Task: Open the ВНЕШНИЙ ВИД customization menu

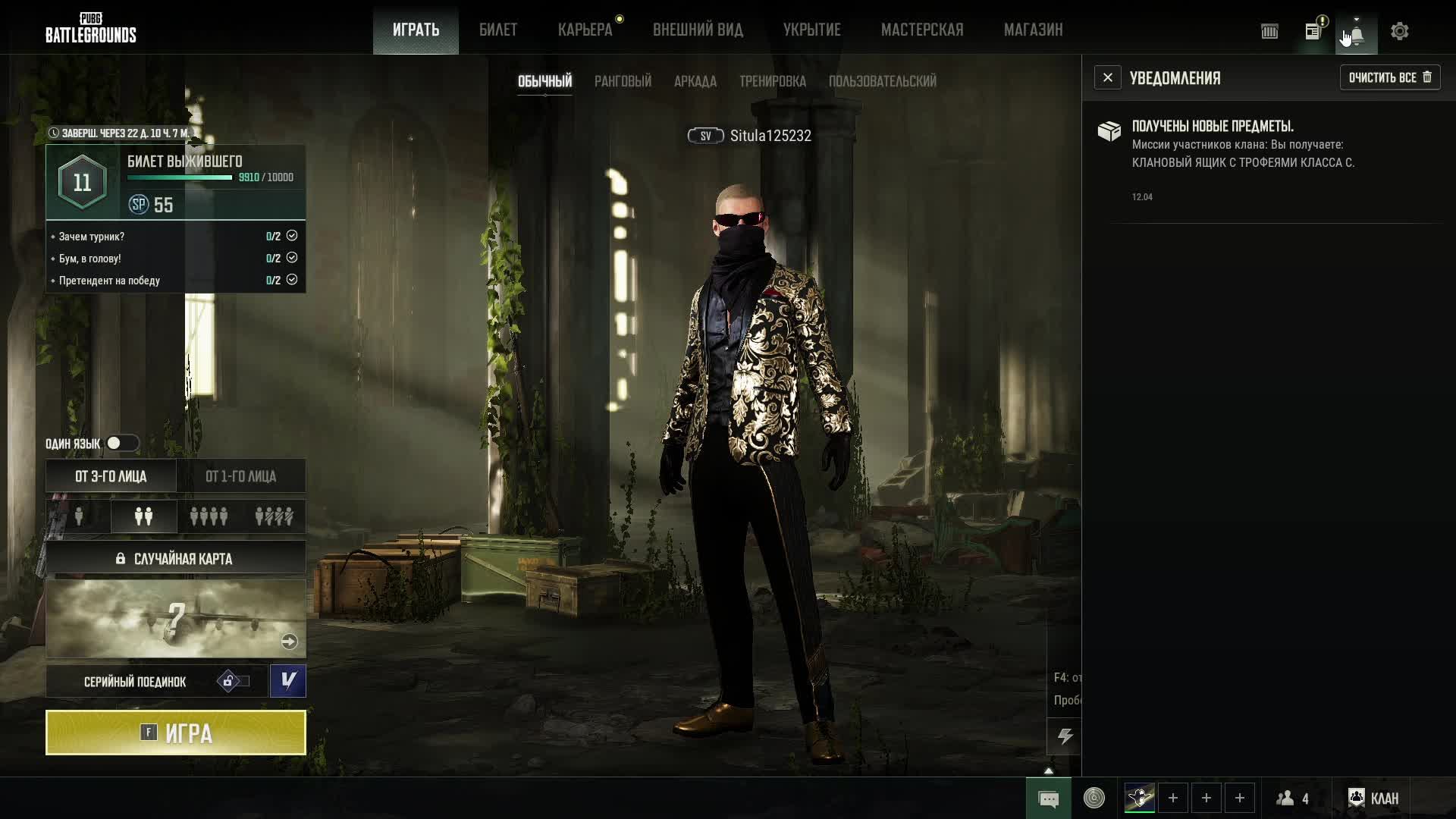Action: (698, 30)
